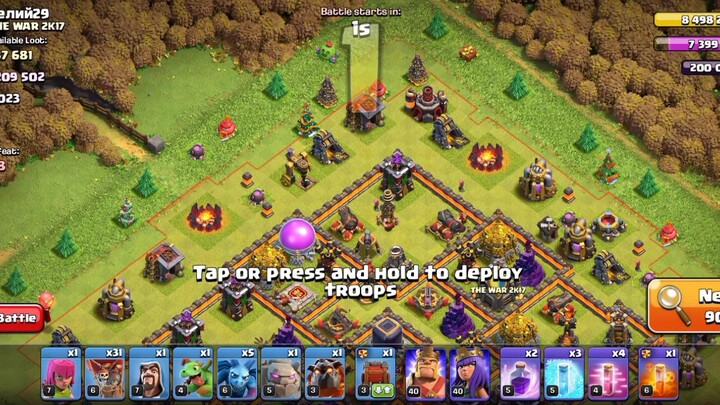720x405 pixels.
Task: Choose the Freeze spell card
Action: coord(564,374)
